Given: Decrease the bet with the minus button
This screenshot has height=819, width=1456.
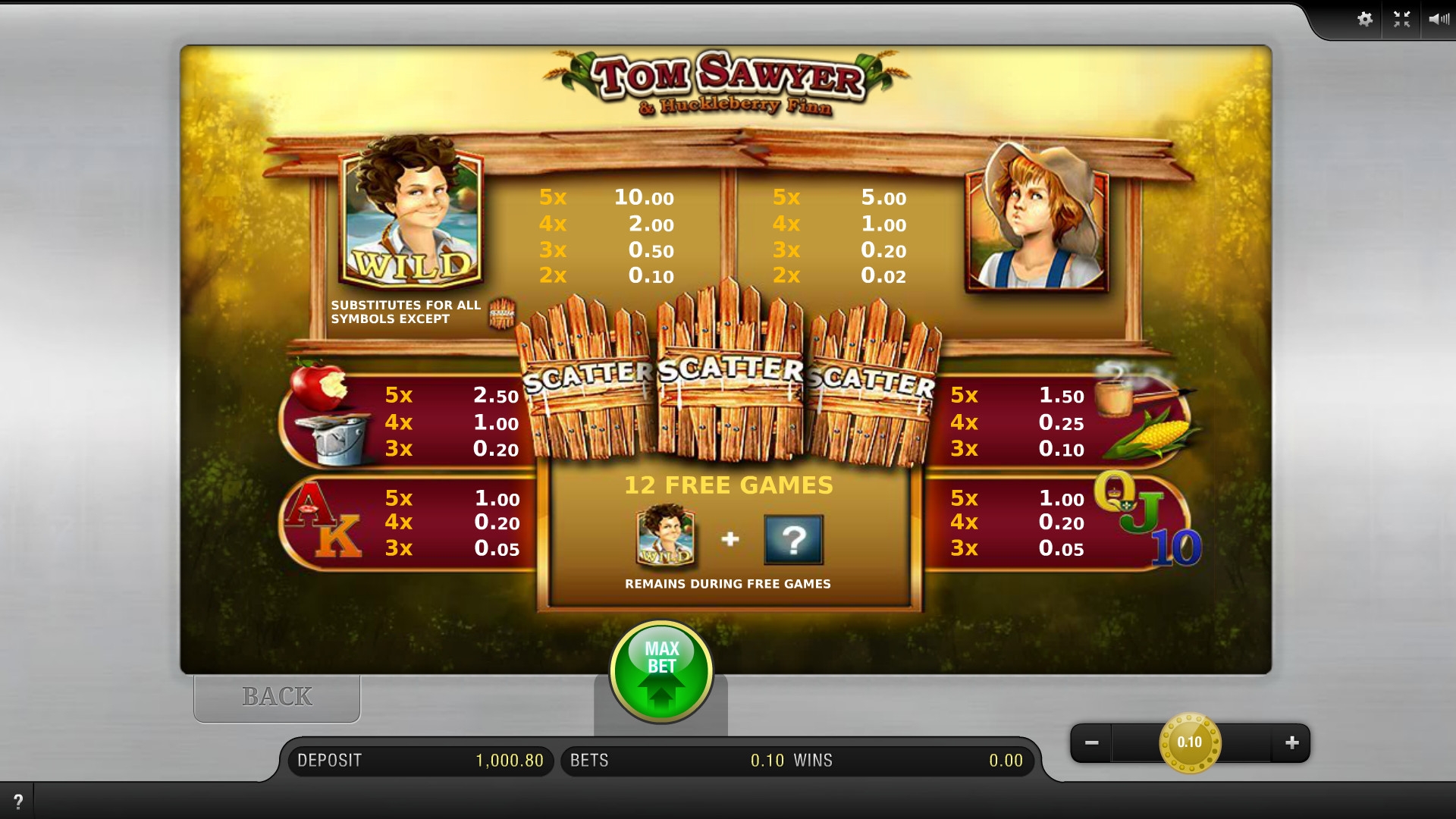Looking at the screenshot, I should 1091,743.
